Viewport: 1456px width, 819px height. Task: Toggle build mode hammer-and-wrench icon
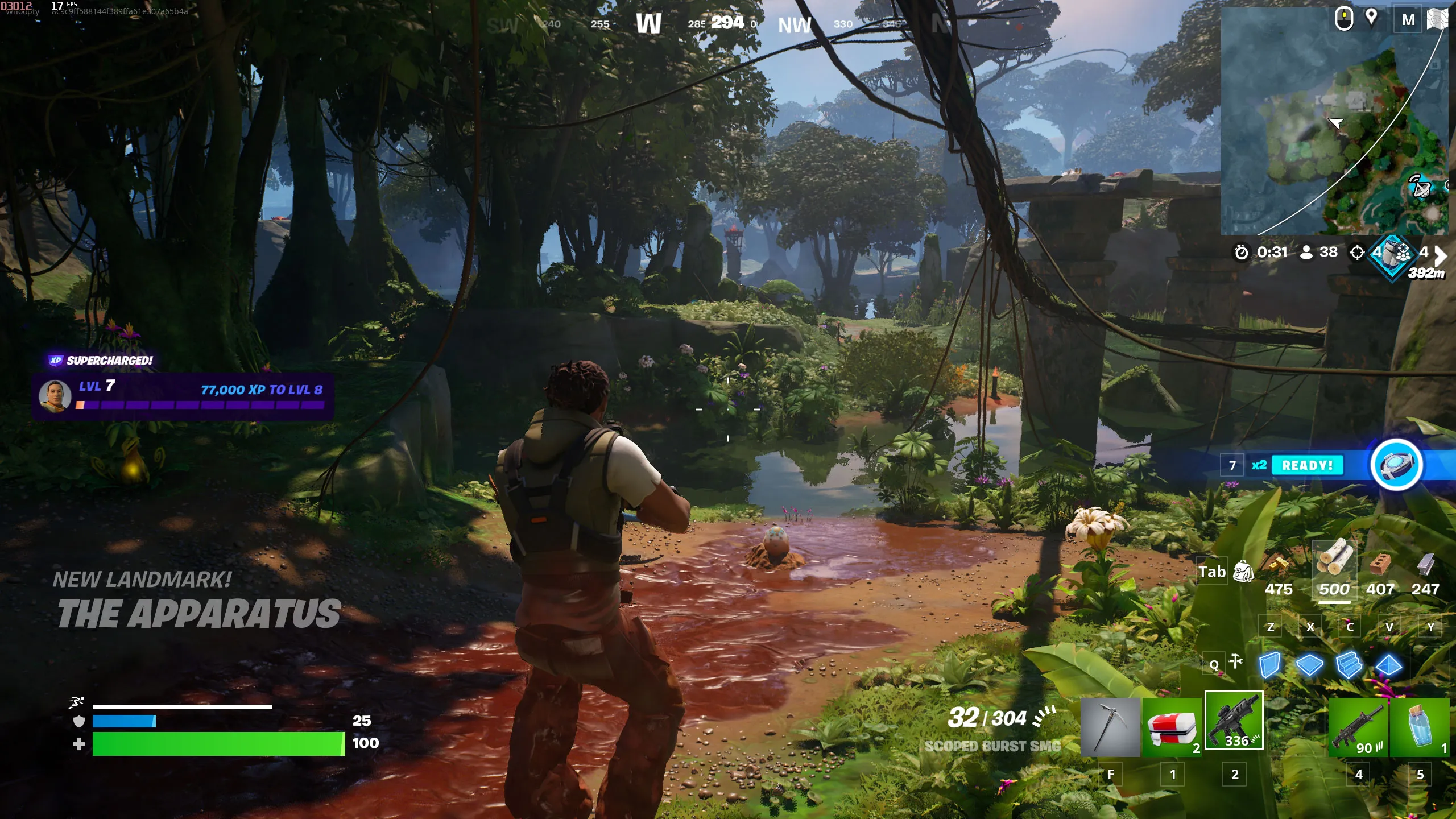click(x=1236, y=661)
